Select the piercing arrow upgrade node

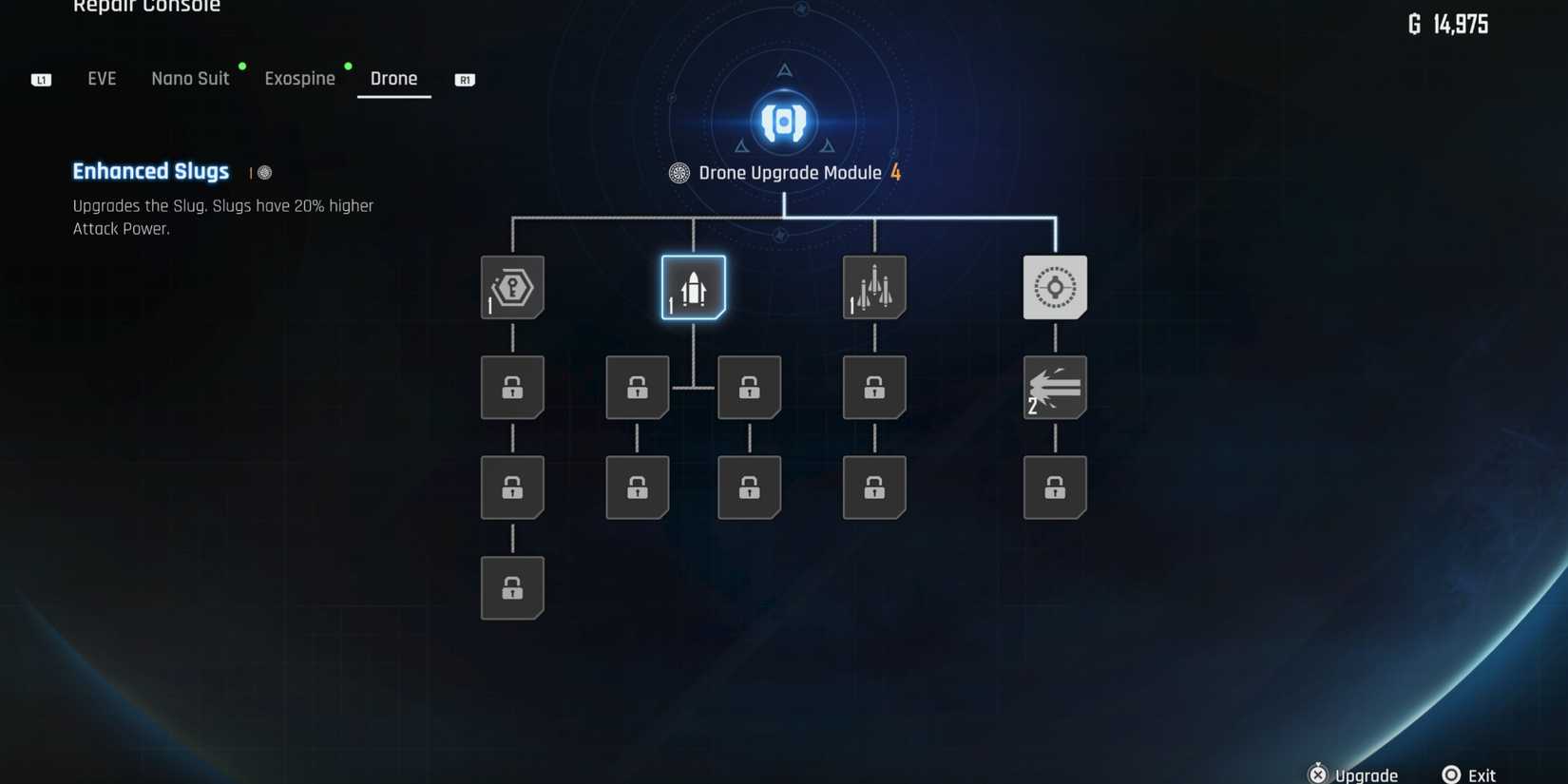coord(1055,388)
